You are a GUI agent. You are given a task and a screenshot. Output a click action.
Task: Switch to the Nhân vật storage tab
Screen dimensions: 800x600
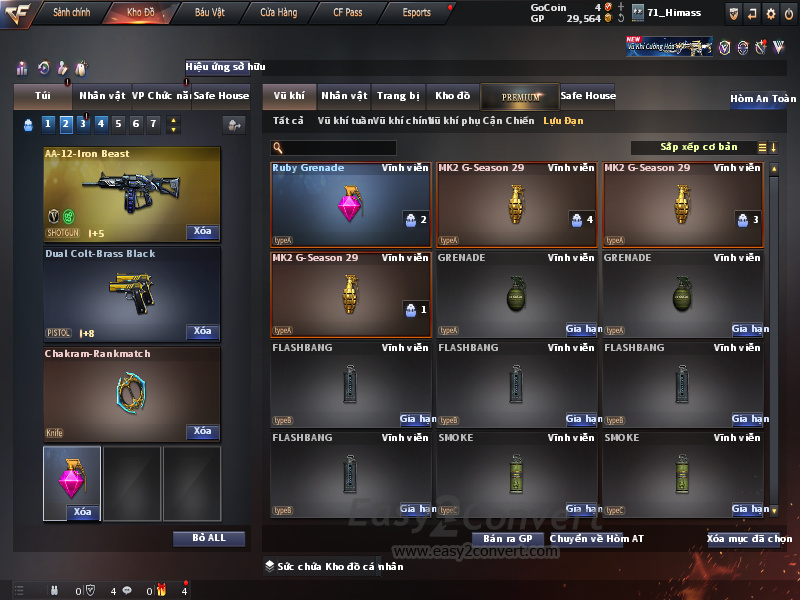[344, 96]
